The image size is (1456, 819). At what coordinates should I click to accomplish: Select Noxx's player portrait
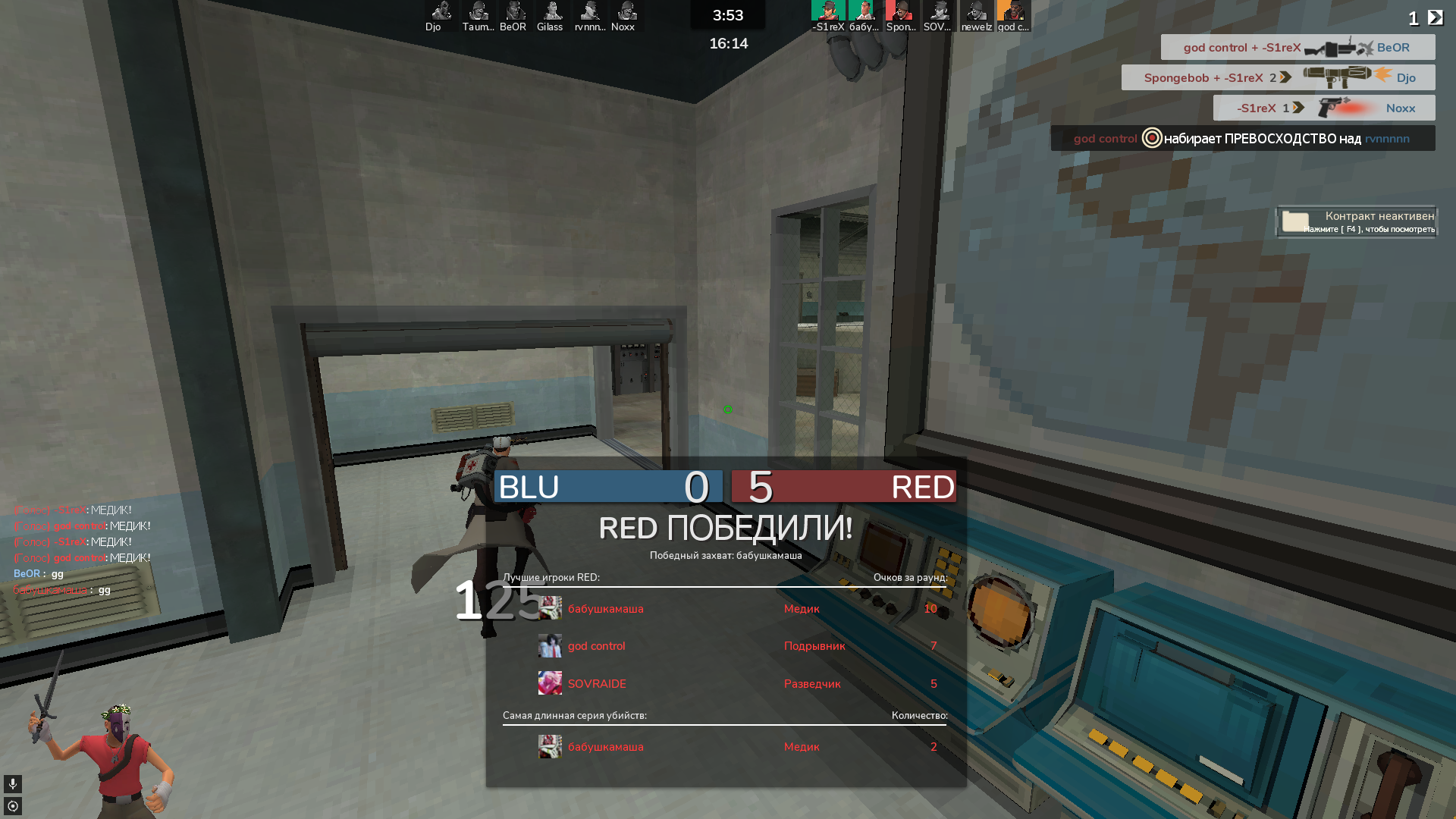626,11
